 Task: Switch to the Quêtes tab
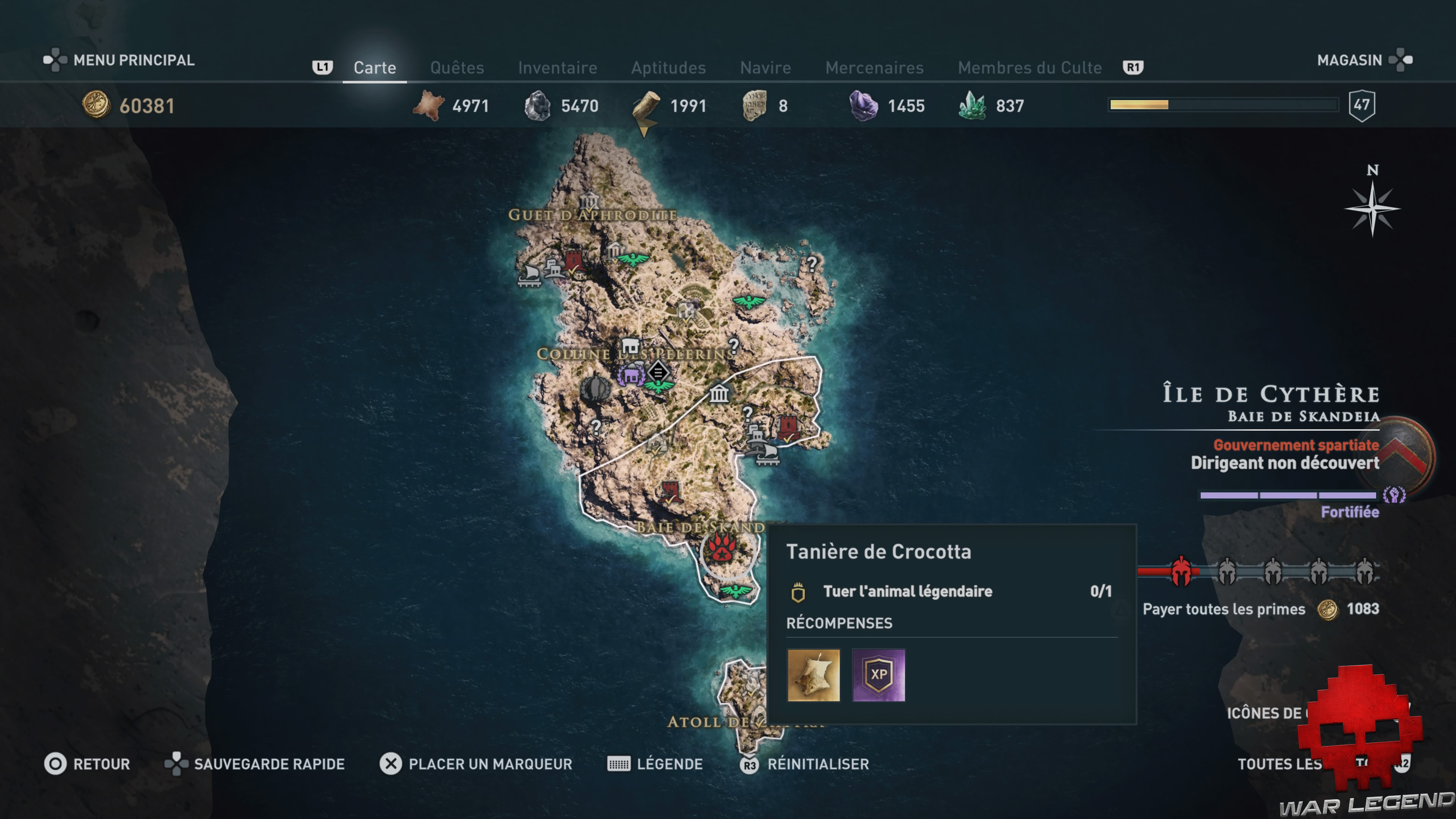click(x=457, y=67)
